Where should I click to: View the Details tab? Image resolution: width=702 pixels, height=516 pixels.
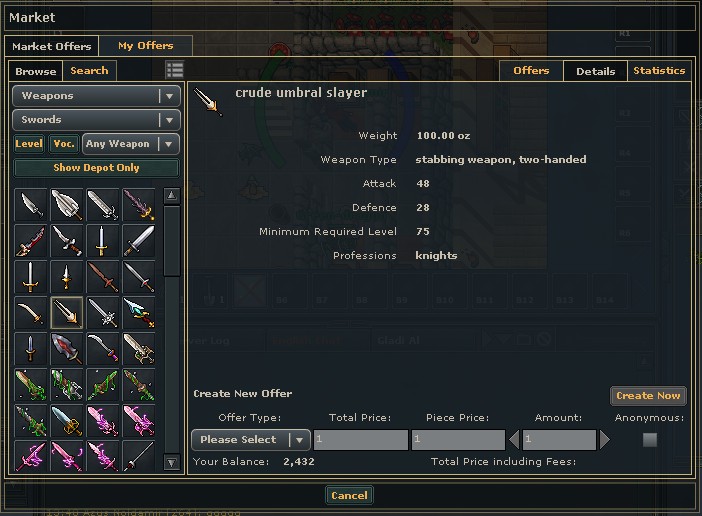click(x=595, y=71)
